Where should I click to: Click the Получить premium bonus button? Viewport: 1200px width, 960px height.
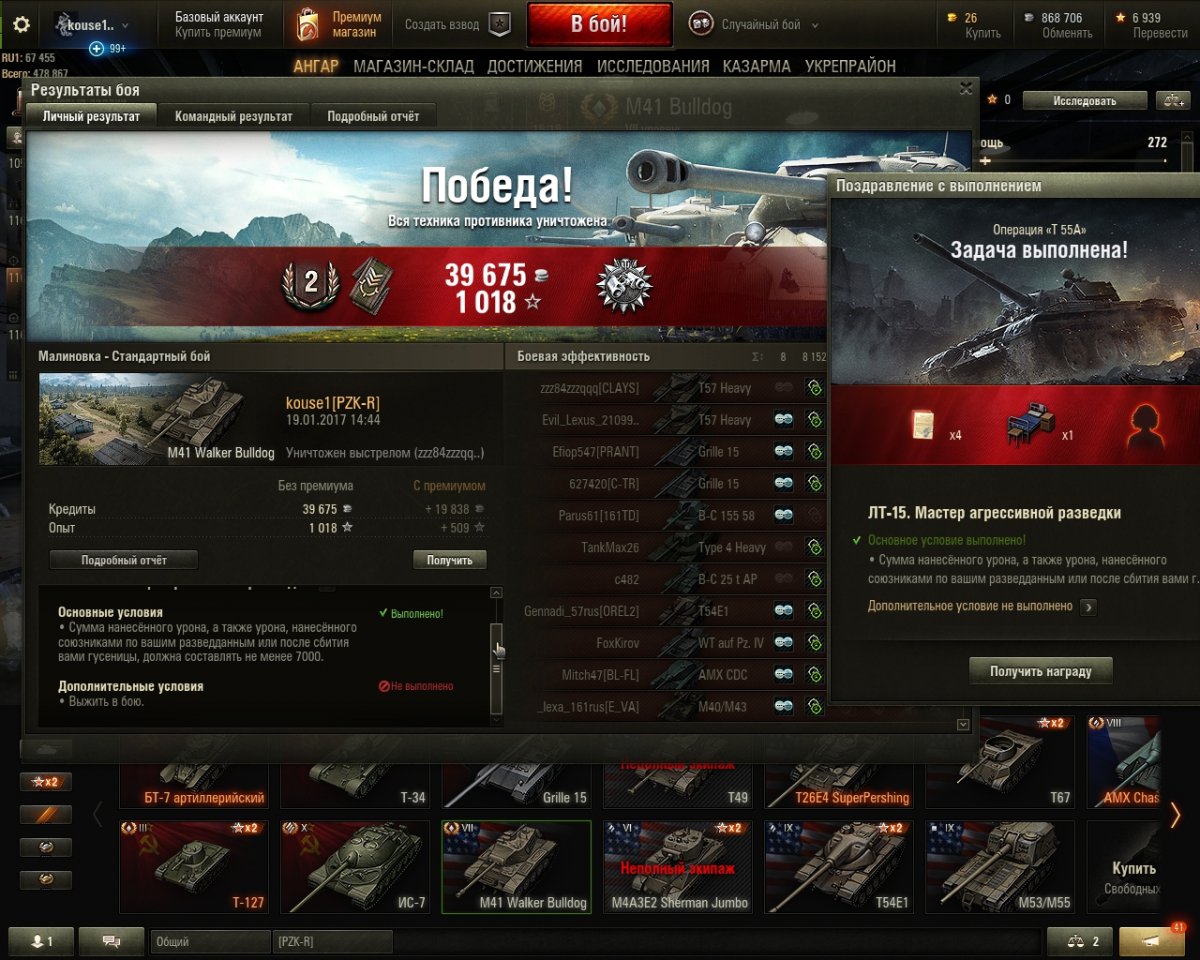(449, 560)
